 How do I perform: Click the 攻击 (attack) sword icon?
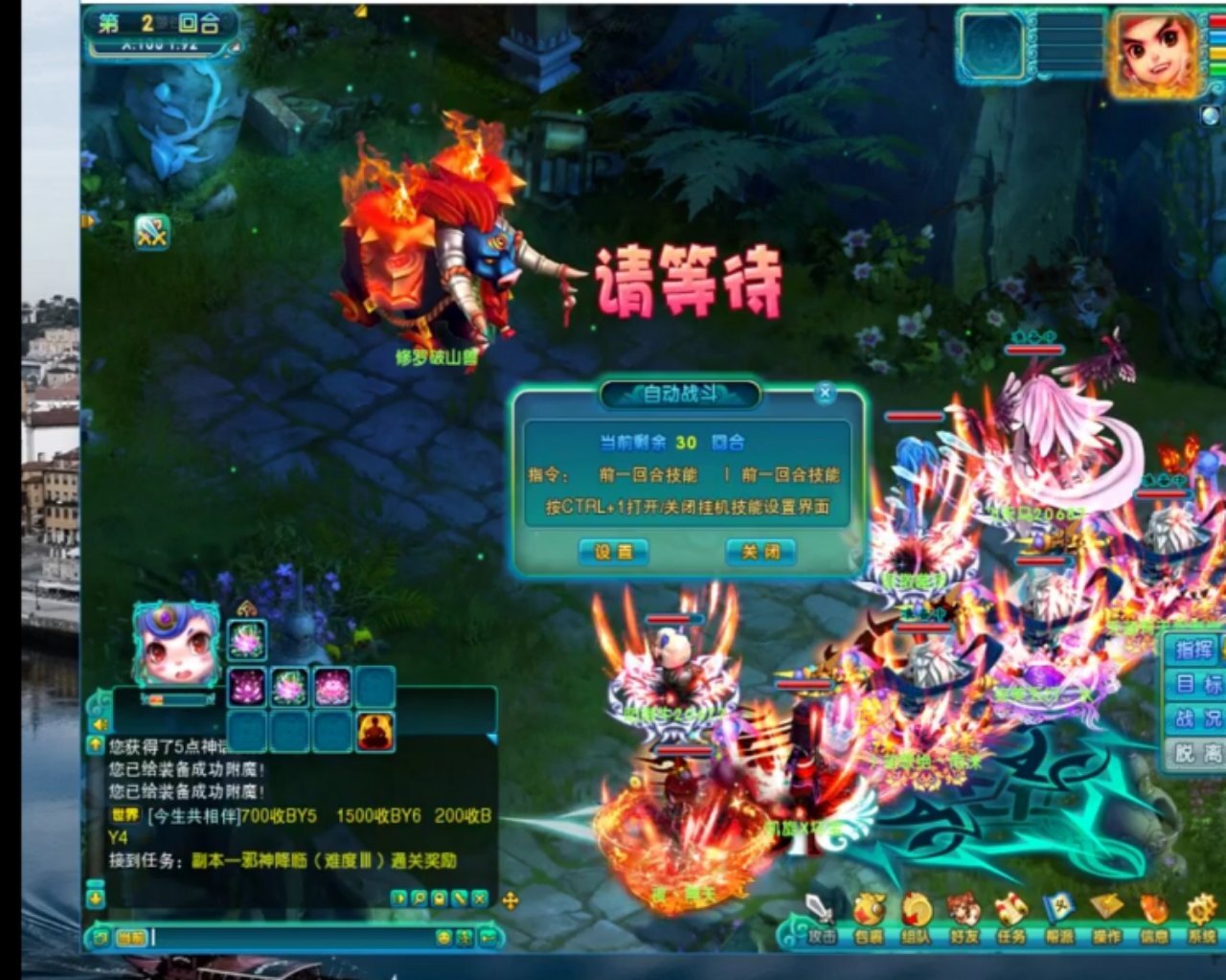pyautogui.click(x=818, y=908)
